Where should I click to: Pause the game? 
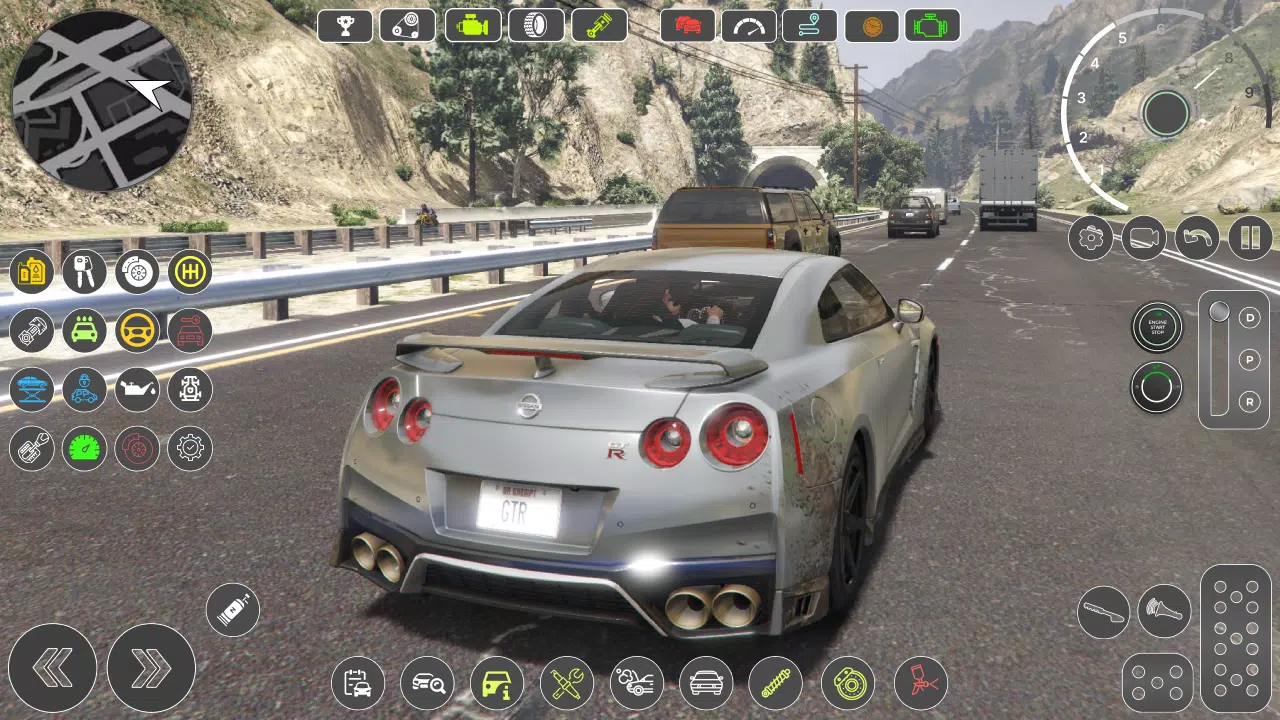pos(1249,239)
